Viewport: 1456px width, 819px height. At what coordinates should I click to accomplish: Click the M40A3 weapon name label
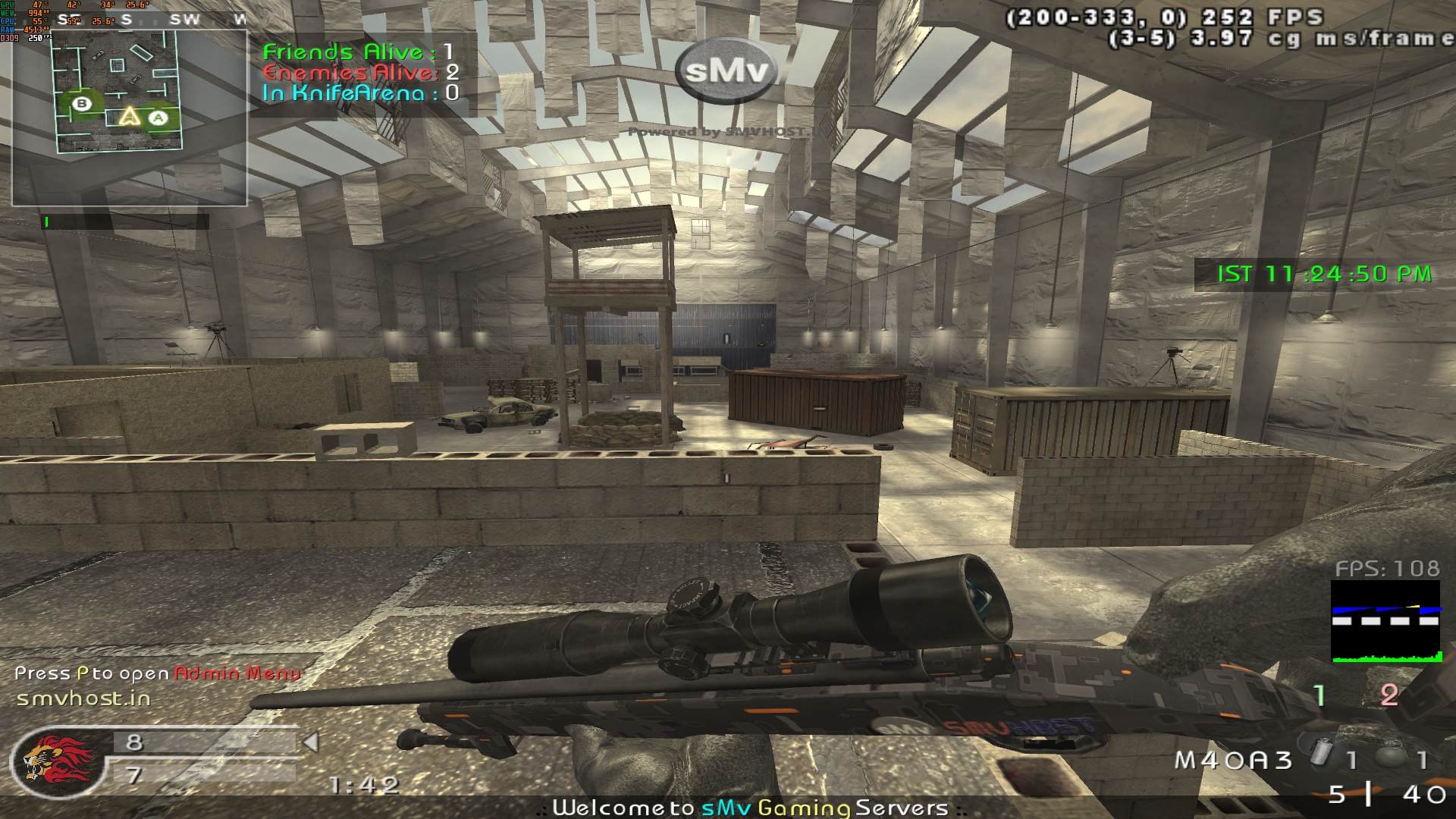click(1233, 760)
